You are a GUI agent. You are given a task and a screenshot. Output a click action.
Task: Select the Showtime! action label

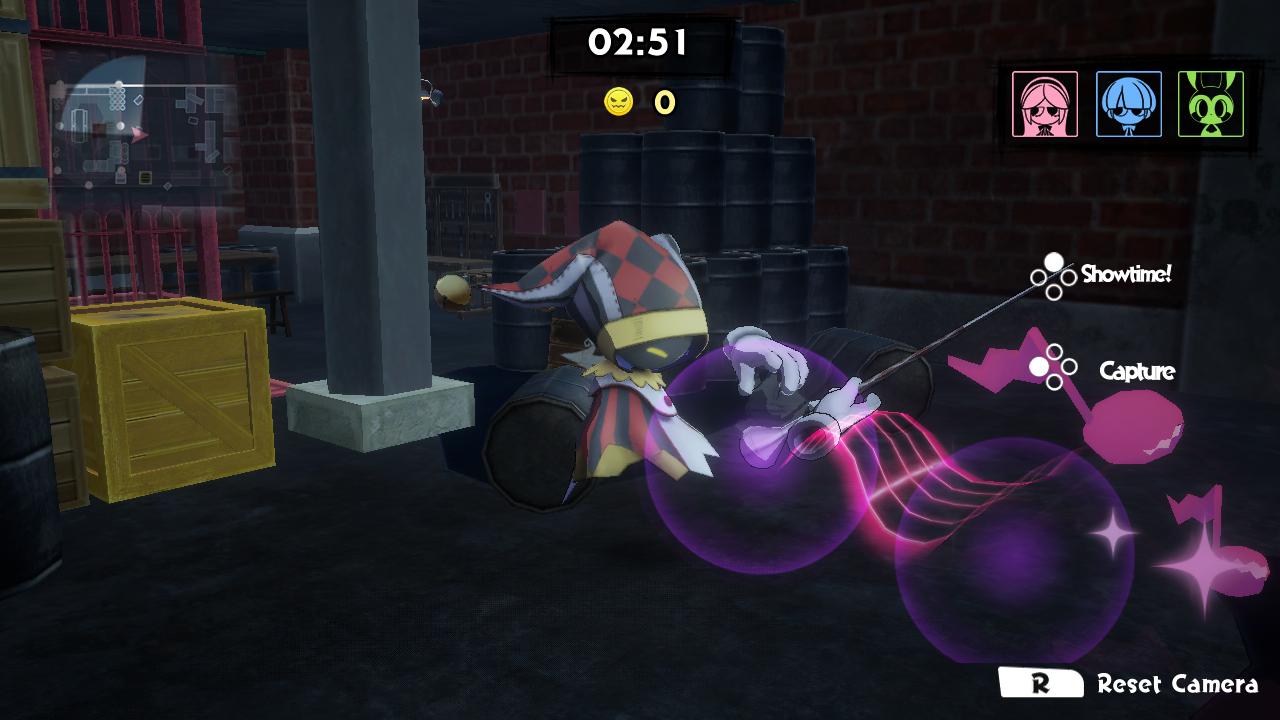click(x=1126, y=271)
